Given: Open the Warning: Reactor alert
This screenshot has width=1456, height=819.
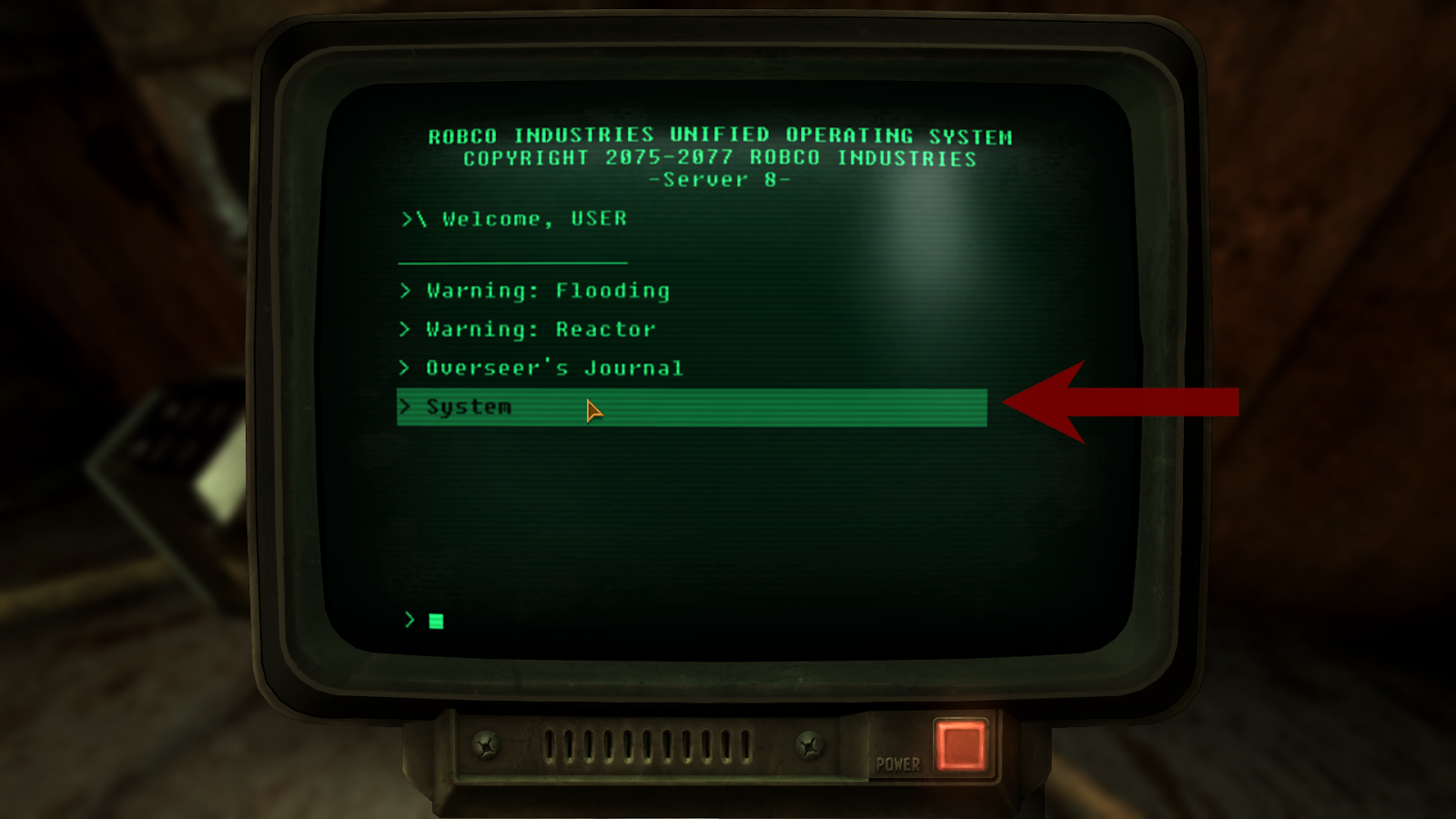Looking at the screenshot, I should point(539,329).
